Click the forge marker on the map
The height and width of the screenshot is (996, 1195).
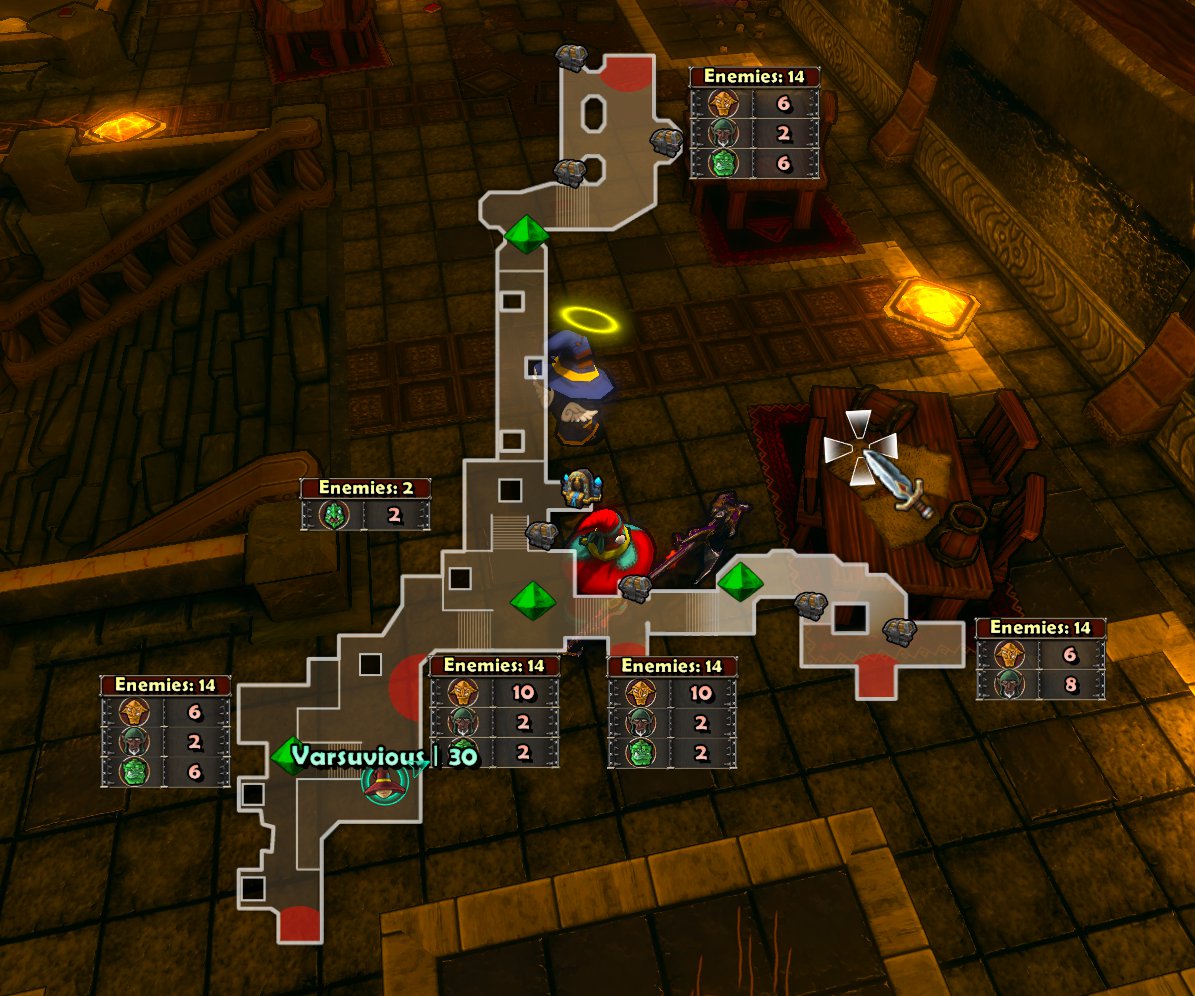tap(579, 488)
